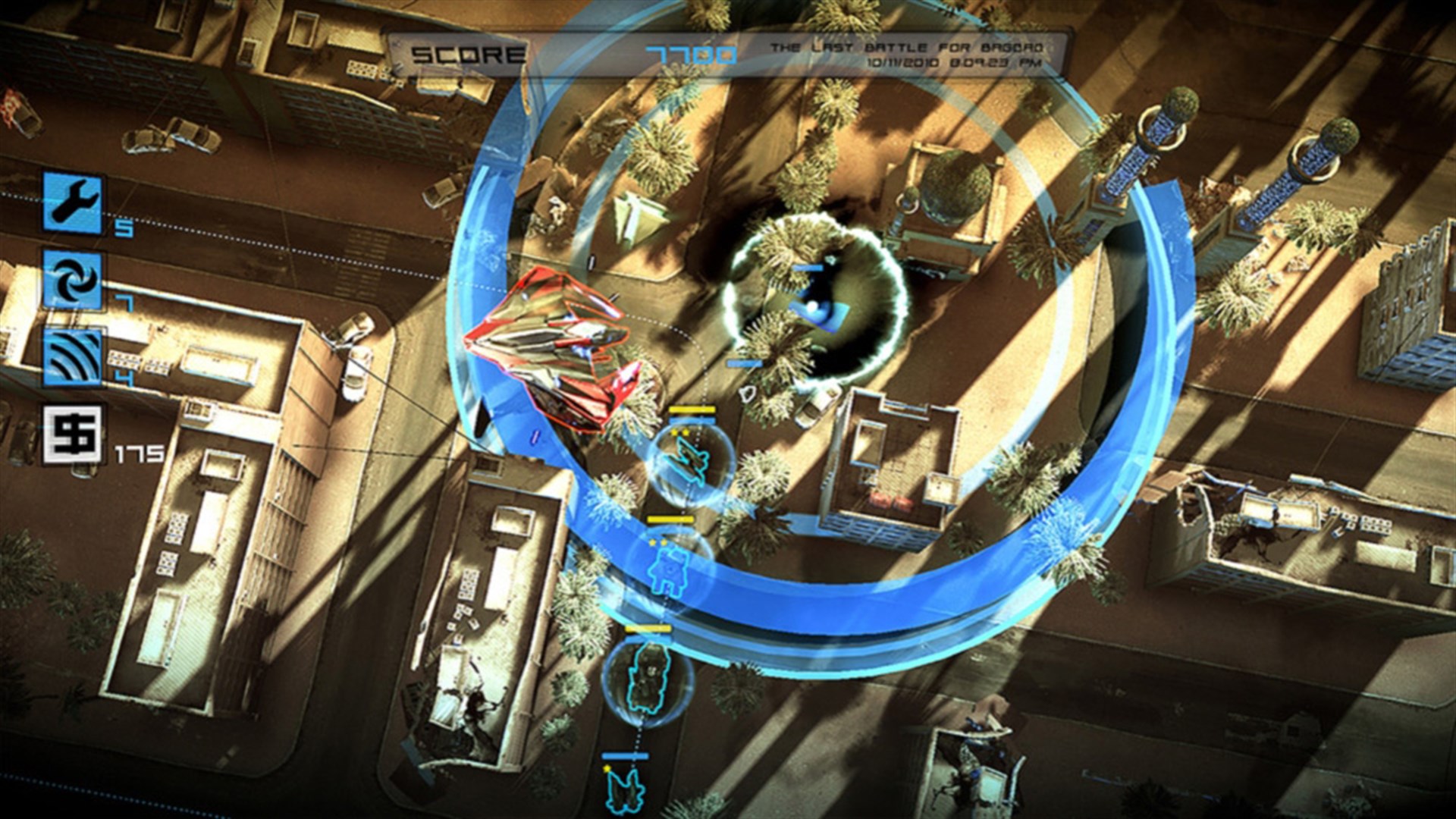Select the Repair ability wrench icon
The height and width of the screenshot is (819, 1456).
point(72,203)
